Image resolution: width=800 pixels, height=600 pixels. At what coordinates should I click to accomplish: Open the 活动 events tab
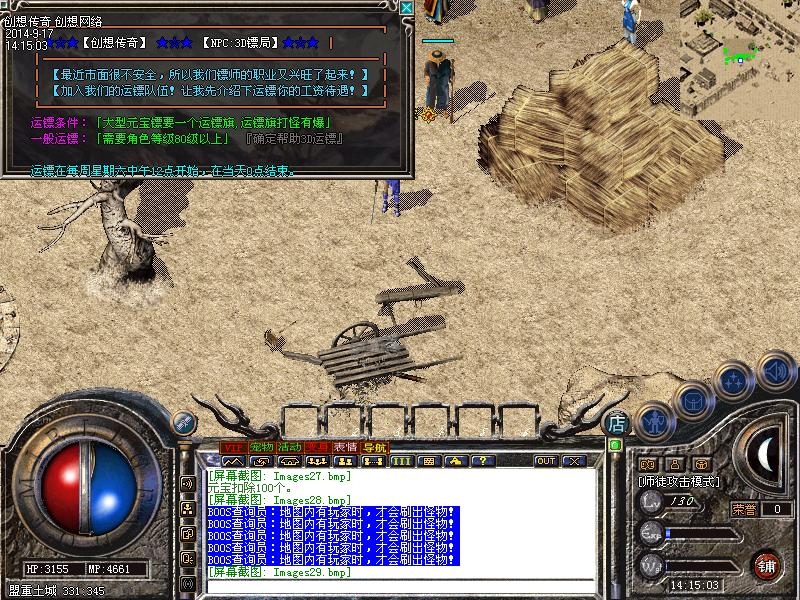290,447
